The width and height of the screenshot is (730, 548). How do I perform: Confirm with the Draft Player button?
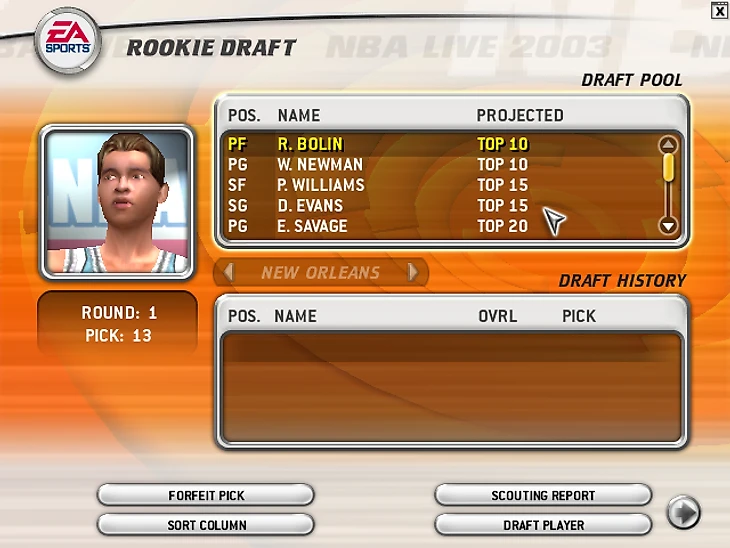[x=543, y=525]
